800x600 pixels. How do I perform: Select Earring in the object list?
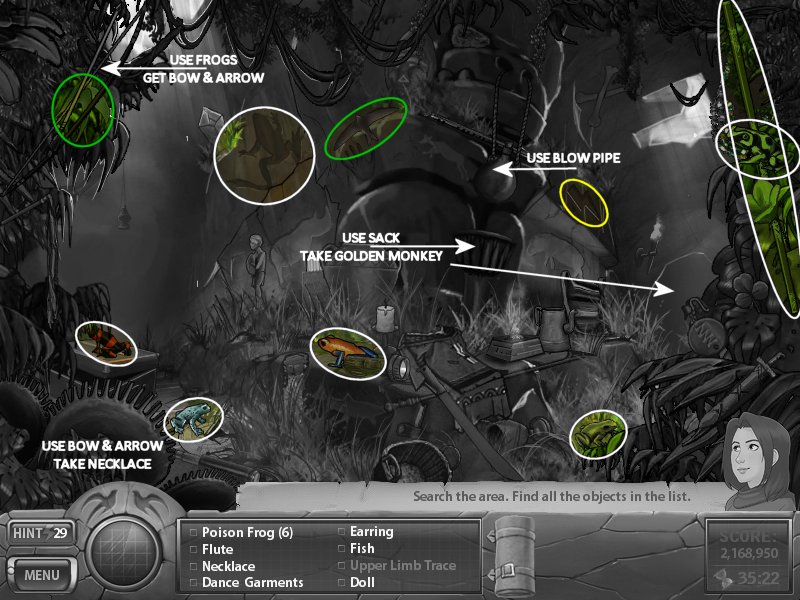click(x=371, y=532)
